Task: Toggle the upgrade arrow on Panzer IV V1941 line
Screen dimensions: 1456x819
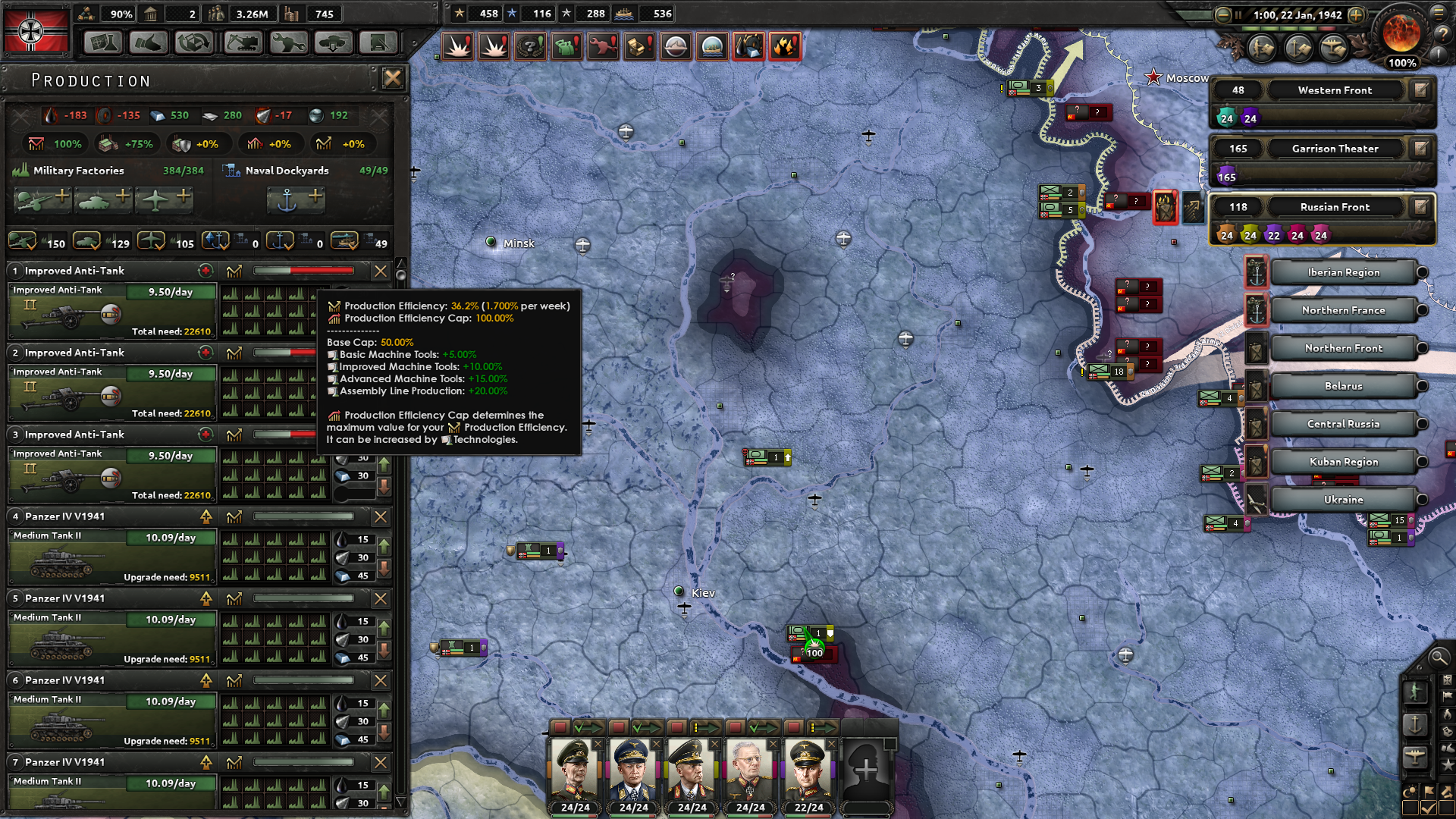Action: [x=206, y=516]
